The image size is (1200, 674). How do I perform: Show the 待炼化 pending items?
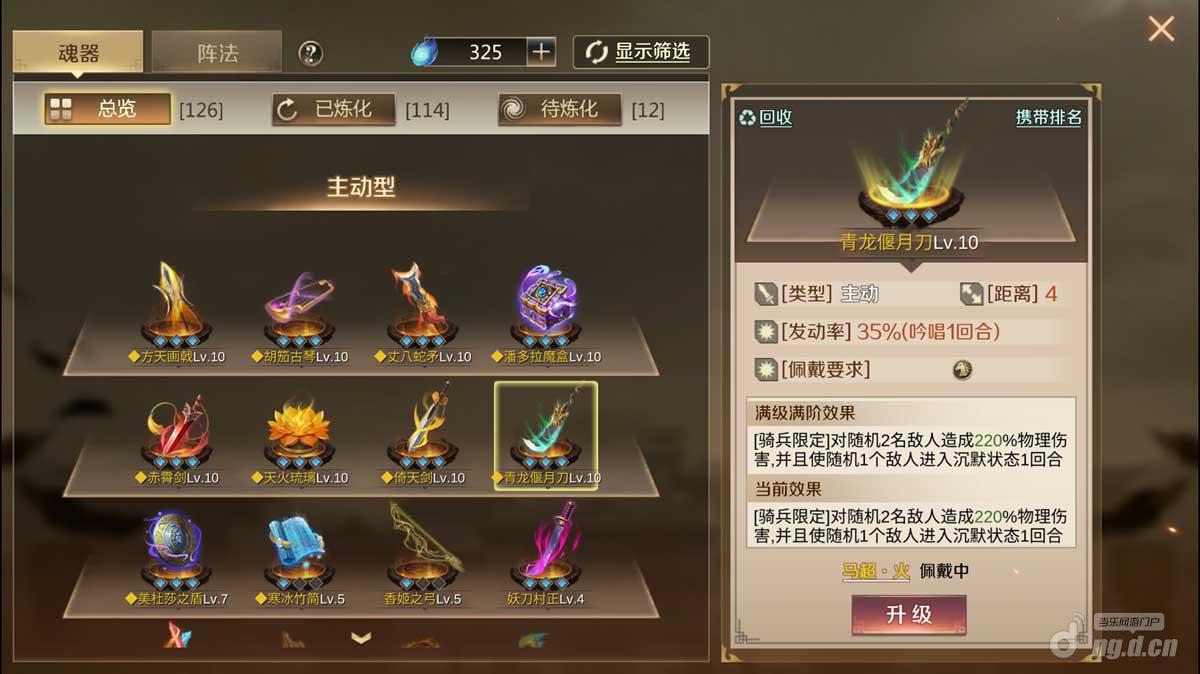[x=560, y=109]
